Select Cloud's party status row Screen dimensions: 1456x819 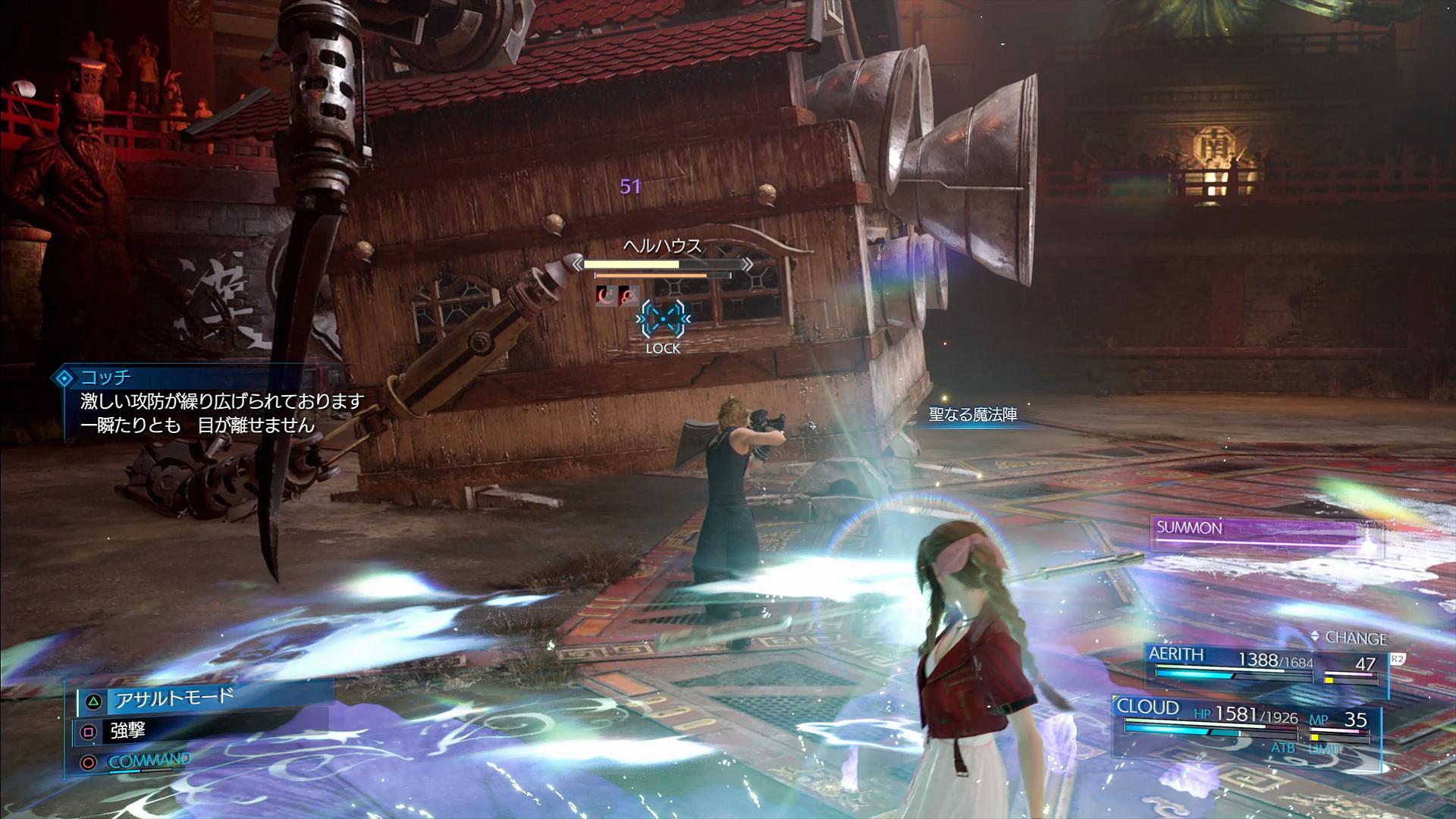(x=1244, y=722)
